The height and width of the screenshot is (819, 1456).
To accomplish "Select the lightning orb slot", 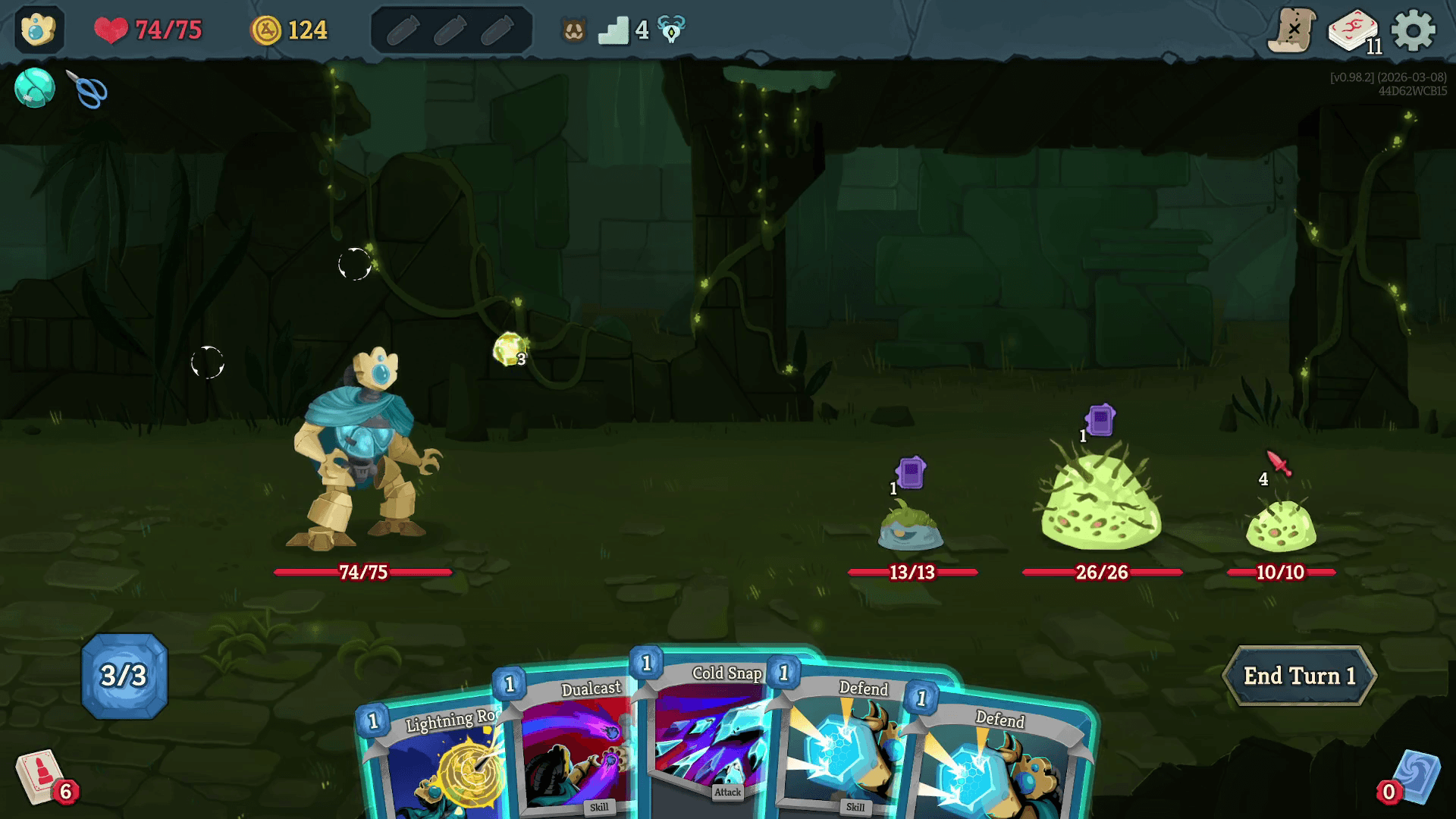I will pos(510,350).
